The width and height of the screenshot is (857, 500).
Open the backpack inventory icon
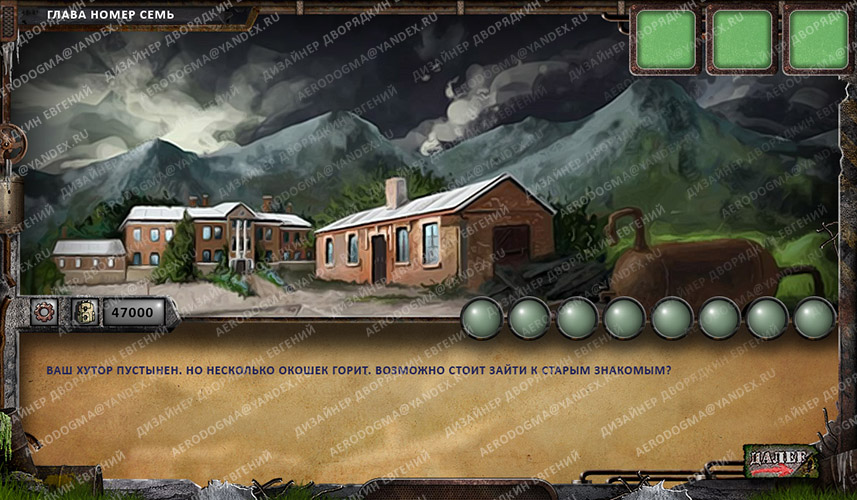click(84, 312)
